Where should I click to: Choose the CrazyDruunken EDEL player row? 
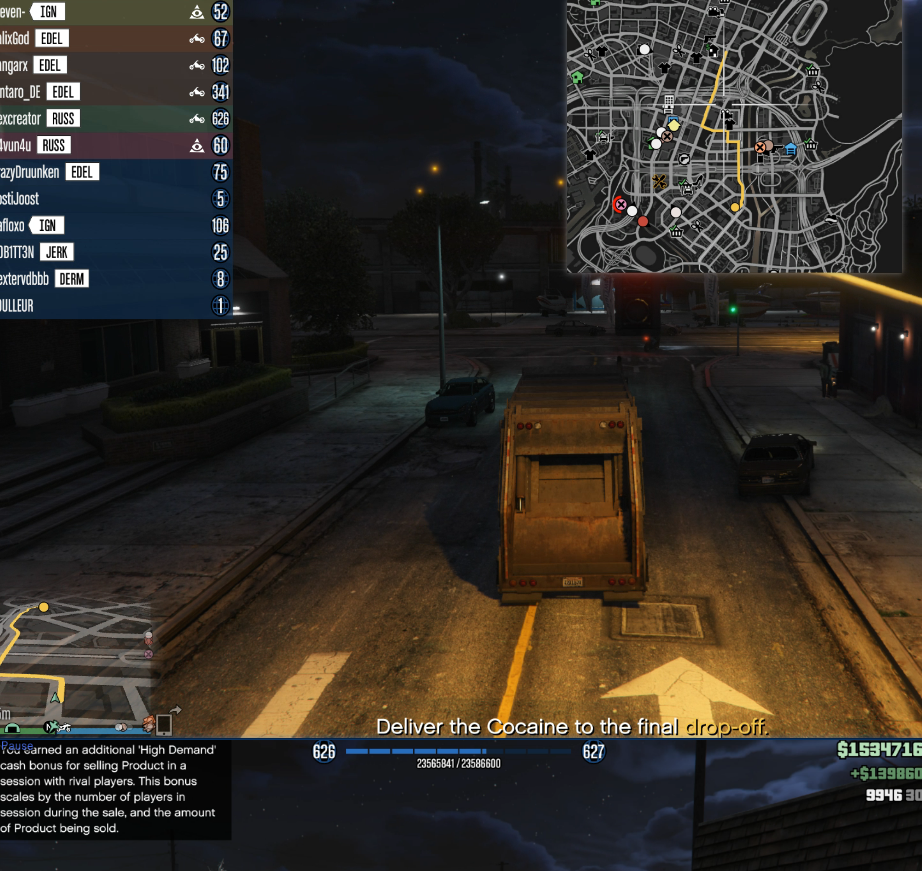pyautogui.click(x=115, y=172)
